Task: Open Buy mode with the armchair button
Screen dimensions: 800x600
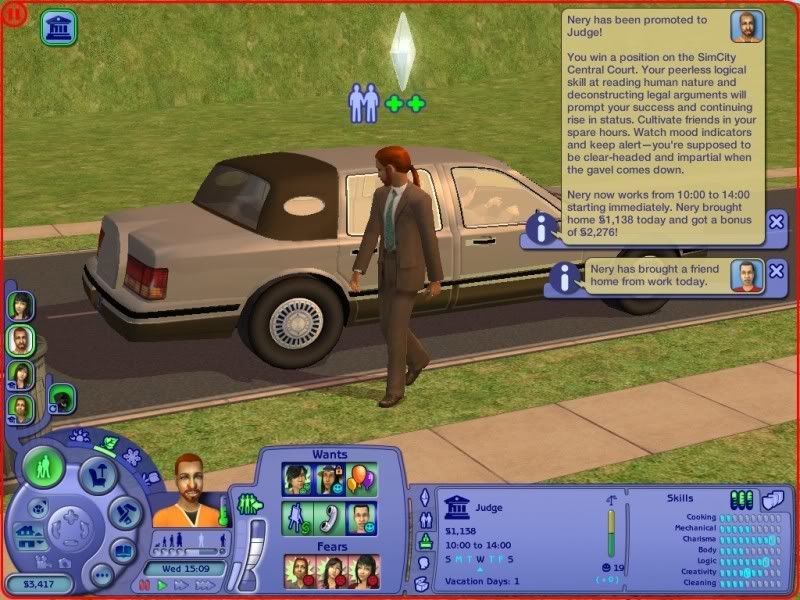Action: click(x=98, y=473)
